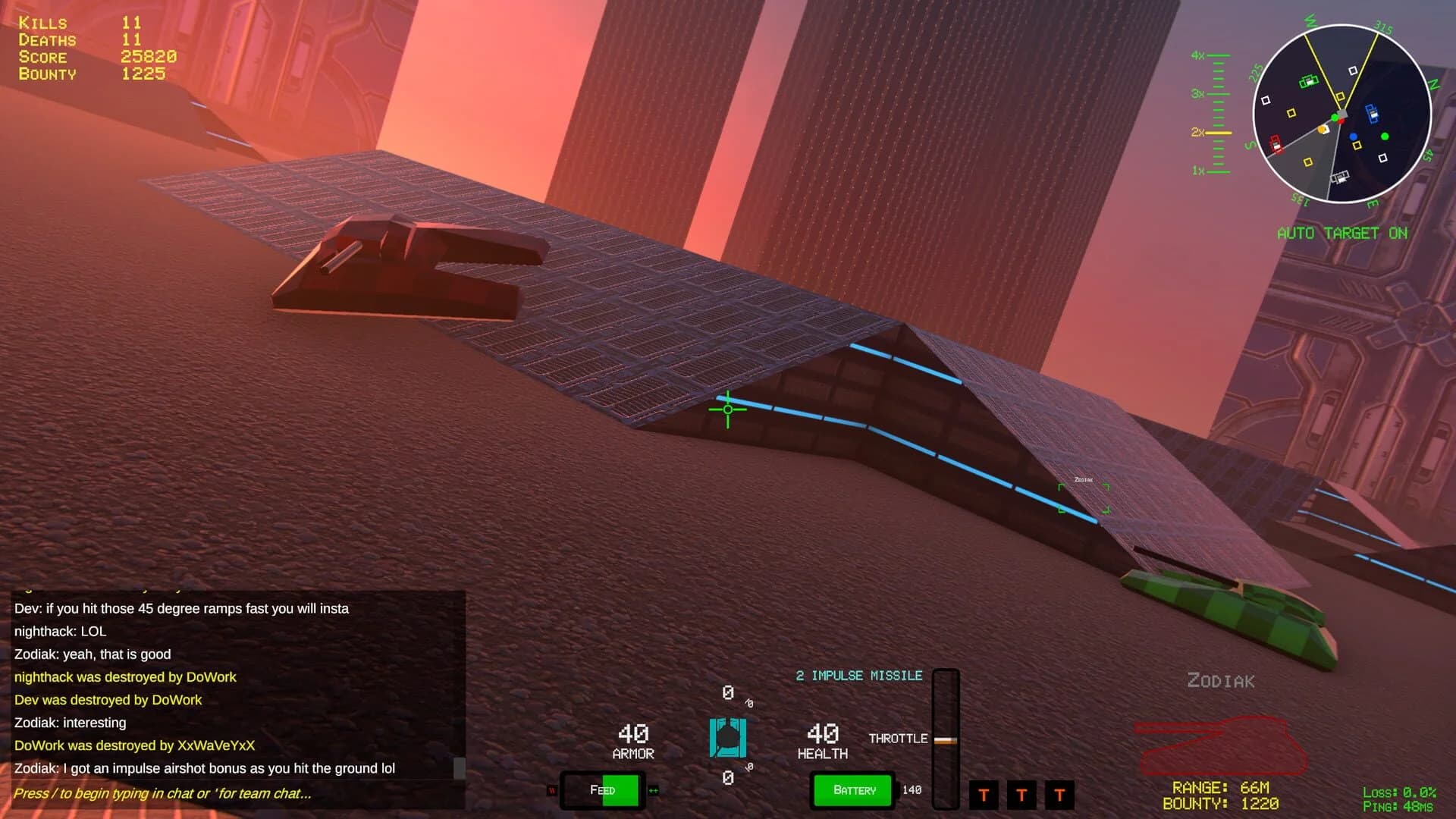Click the 2 IMPULSE MISSILE label
The image size is (1456, 819).
tap(859, 676)
